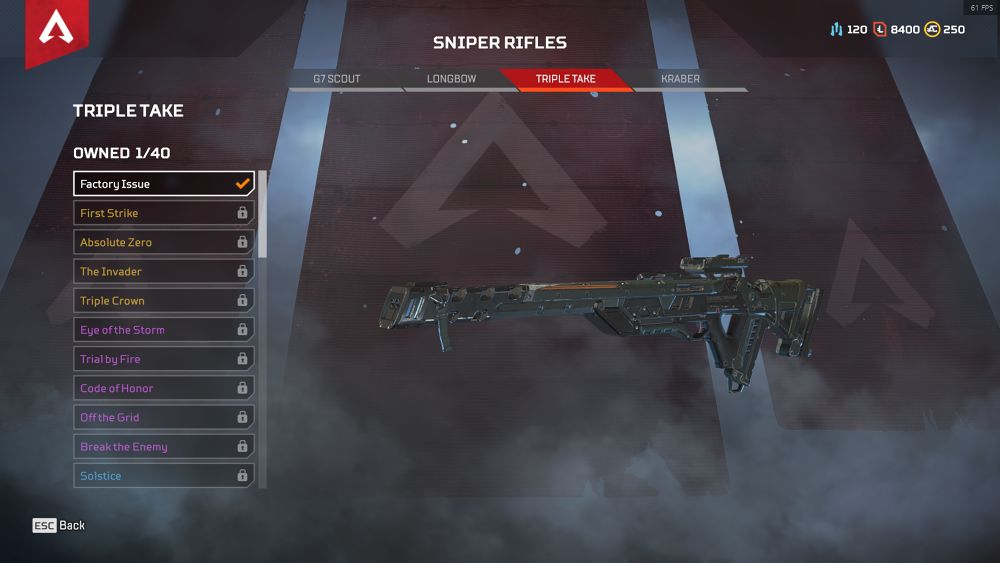Open the Longbow weapon tab

pos(451,79)
